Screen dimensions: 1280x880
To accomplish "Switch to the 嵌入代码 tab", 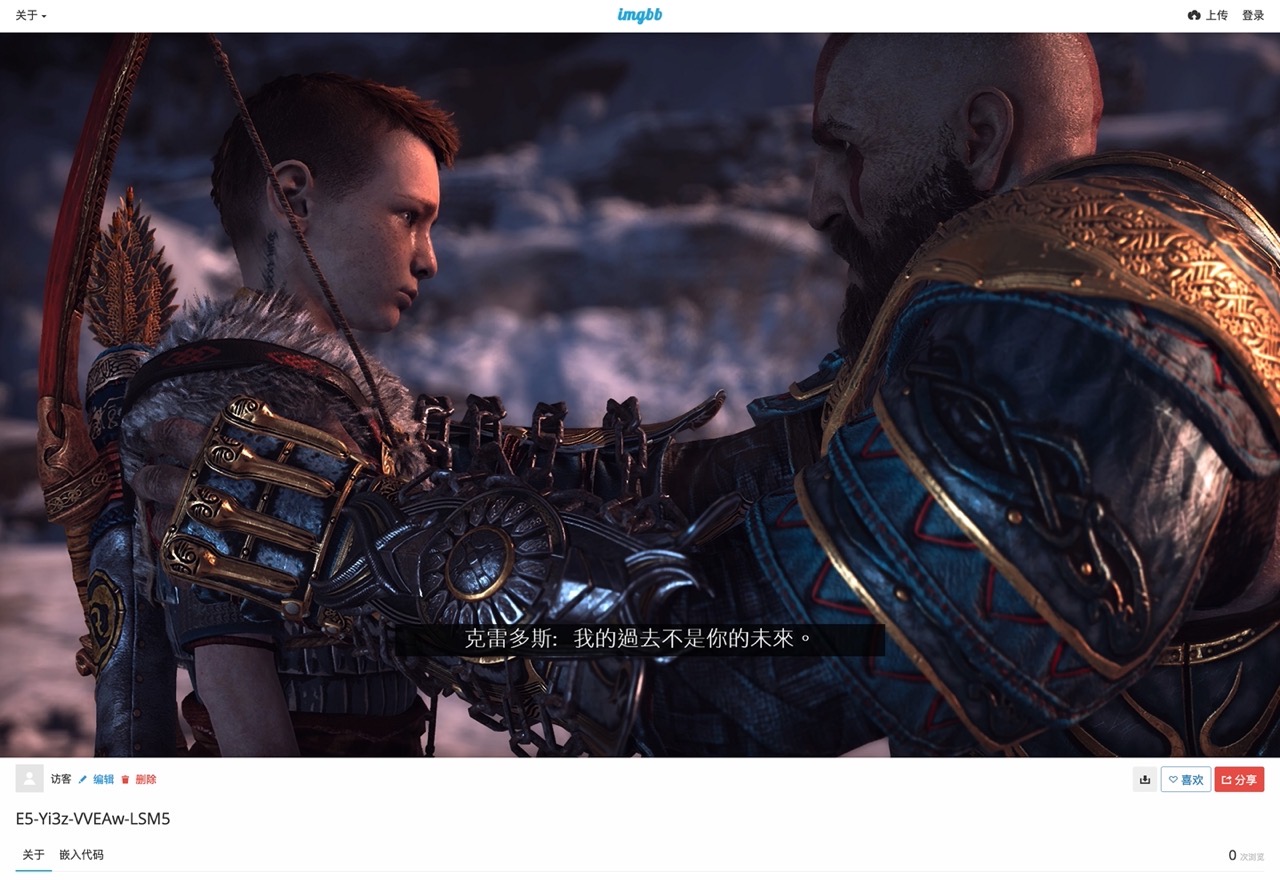I will pyautogui.click(x=81, y=854).
